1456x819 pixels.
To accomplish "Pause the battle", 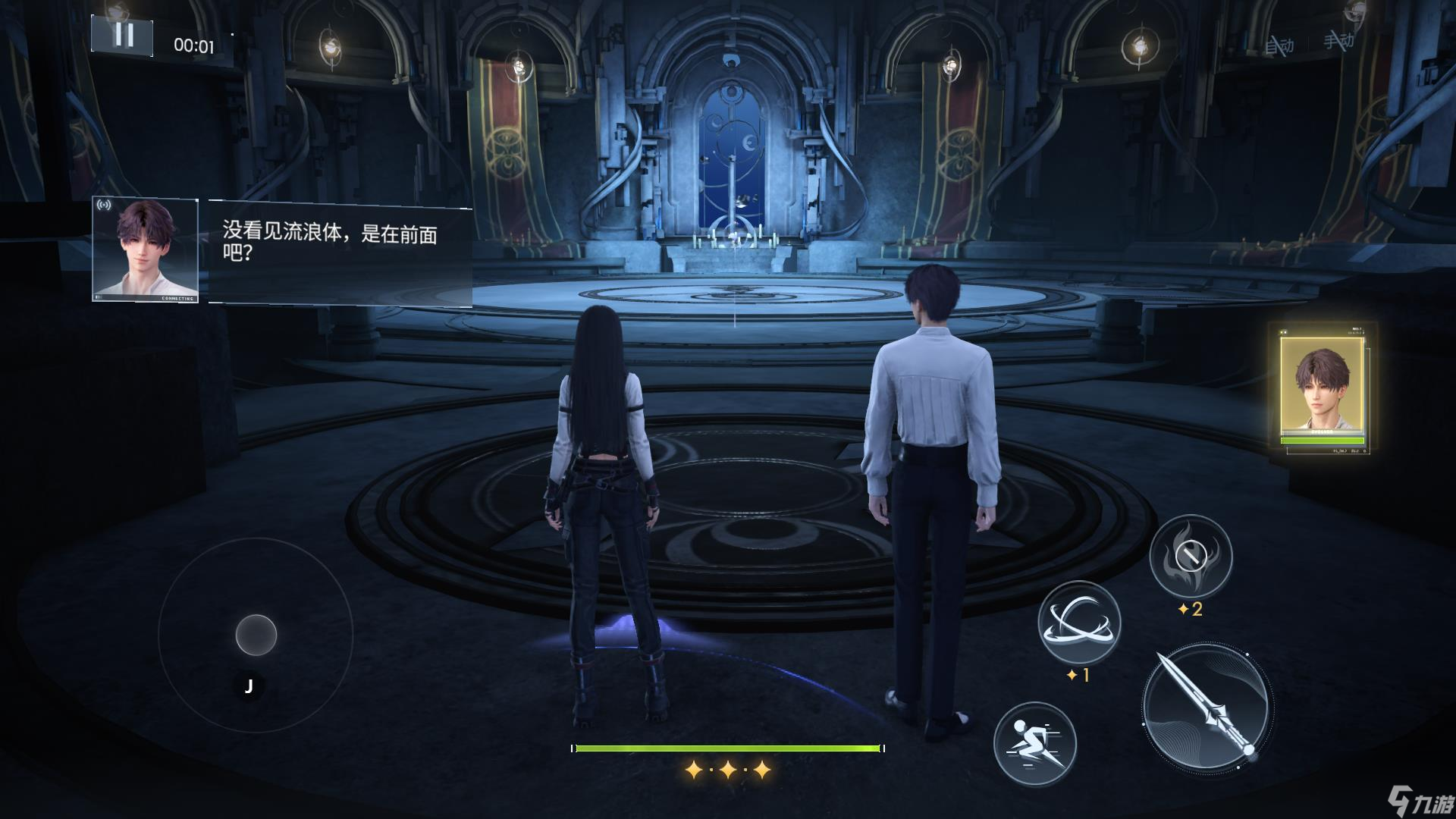I will coord(122,36).
